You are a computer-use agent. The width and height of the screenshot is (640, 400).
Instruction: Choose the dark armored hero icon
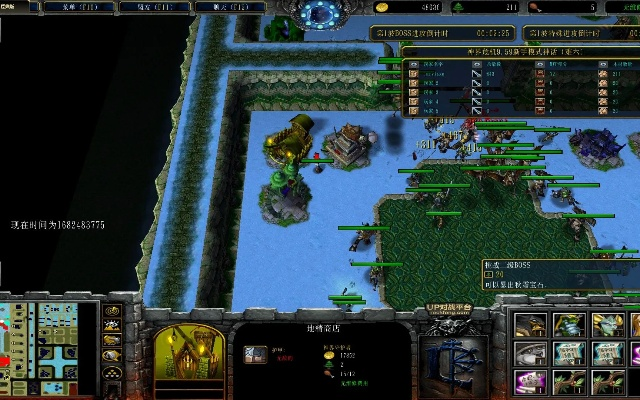(532, 326)
